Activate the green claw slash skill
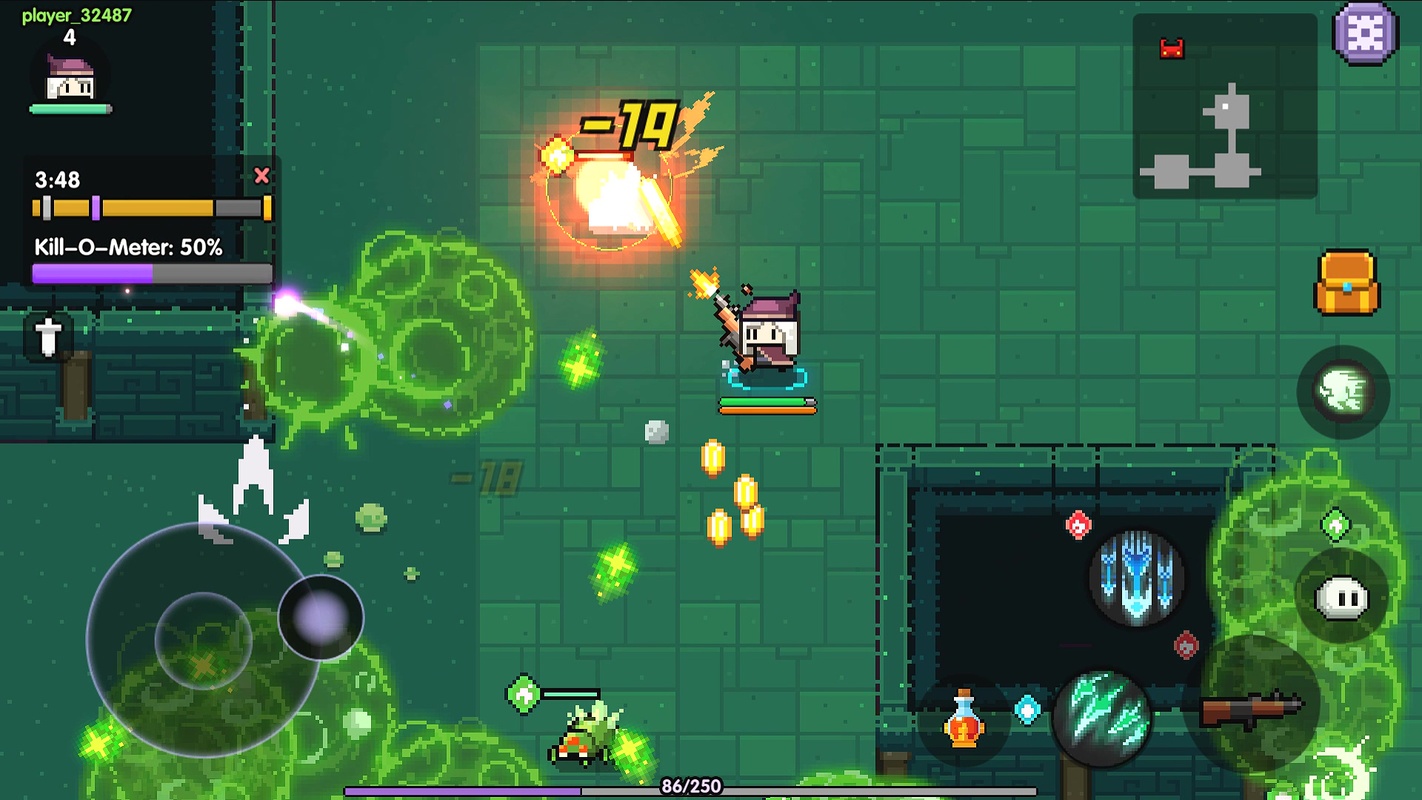 click(1103, 717)
